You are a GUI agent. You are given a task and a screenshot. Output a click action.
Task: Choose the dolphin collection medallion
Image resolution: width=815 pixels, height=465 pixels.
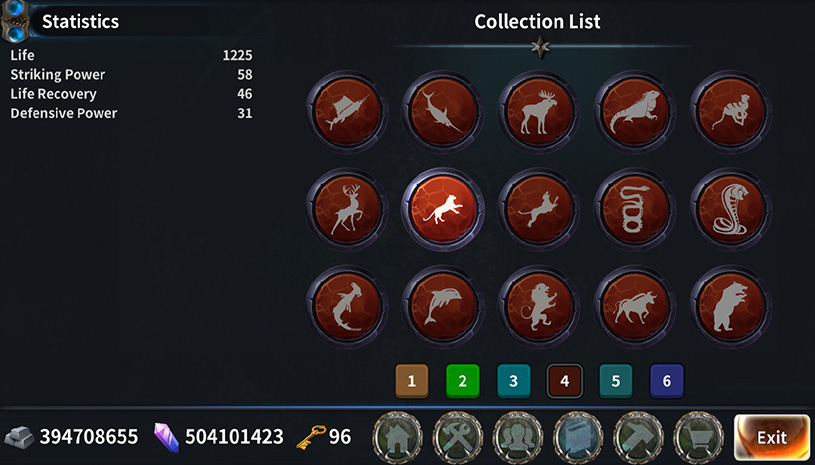(442, 306)
